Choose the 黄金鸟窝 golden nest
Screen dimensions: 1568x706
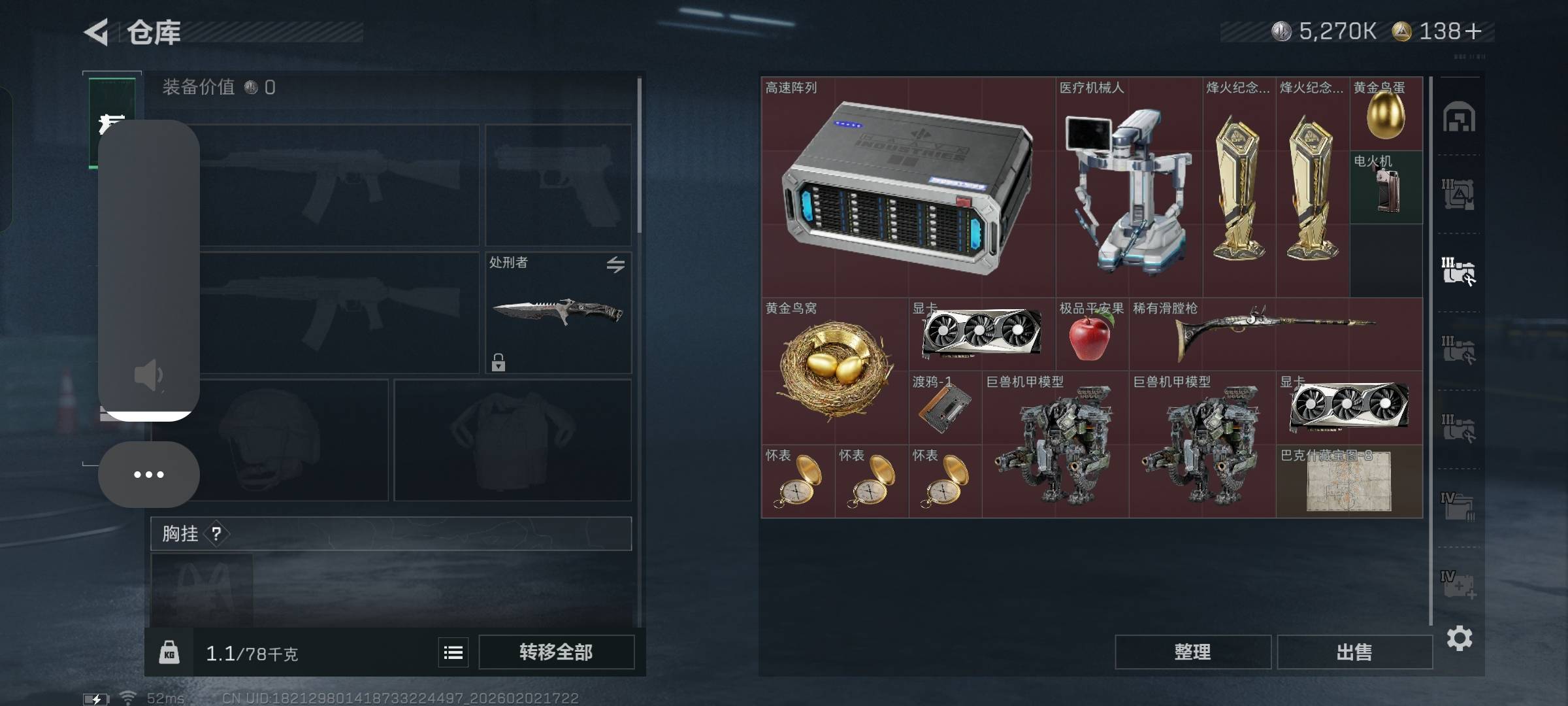(834, 370)
